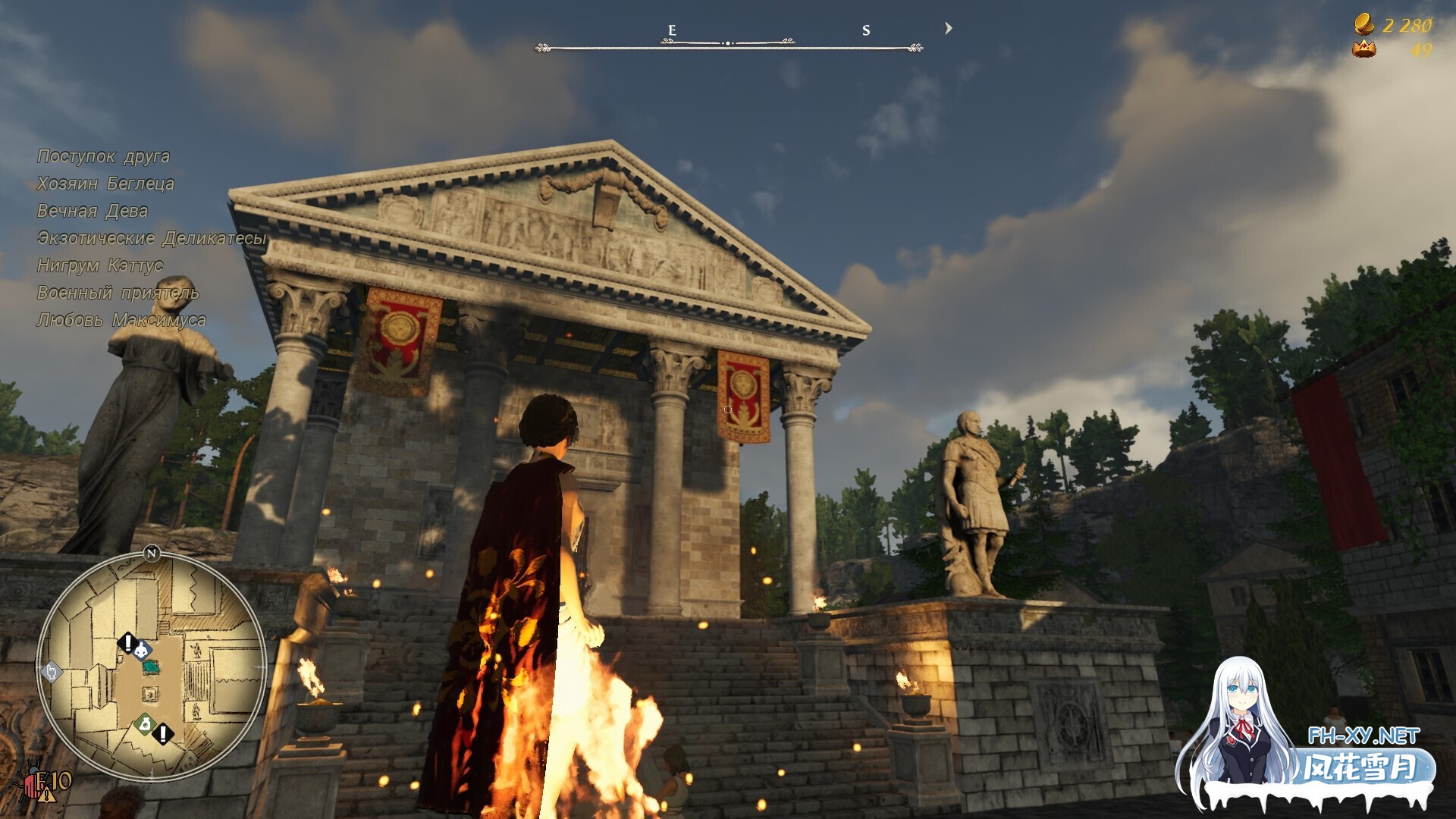Click the green money bag marker on minimap
Screen dimensions: 1456x819
[x=144, y=723]
